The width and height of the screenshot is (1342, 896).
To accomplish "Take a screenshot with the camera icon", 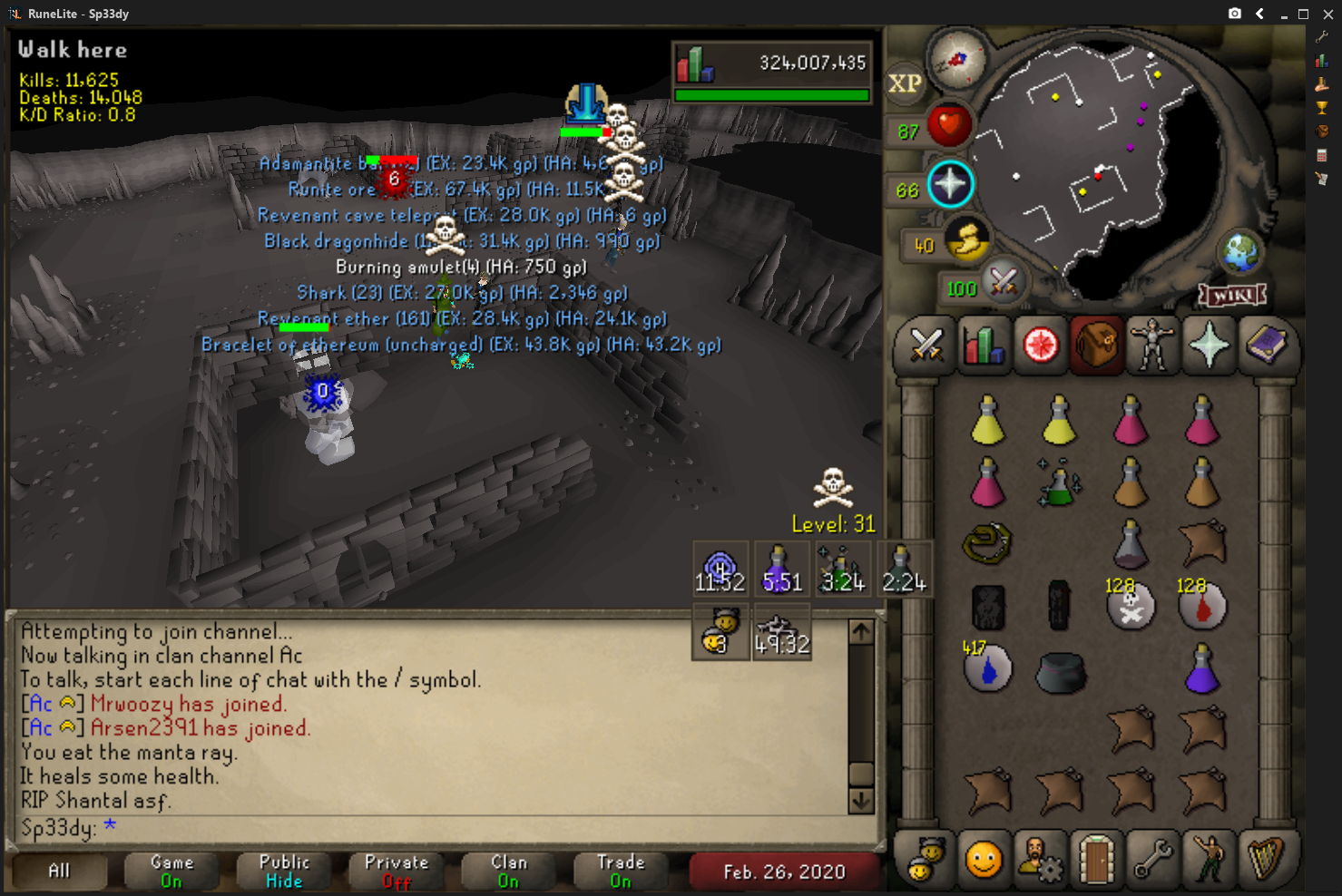I will 1235,14.
